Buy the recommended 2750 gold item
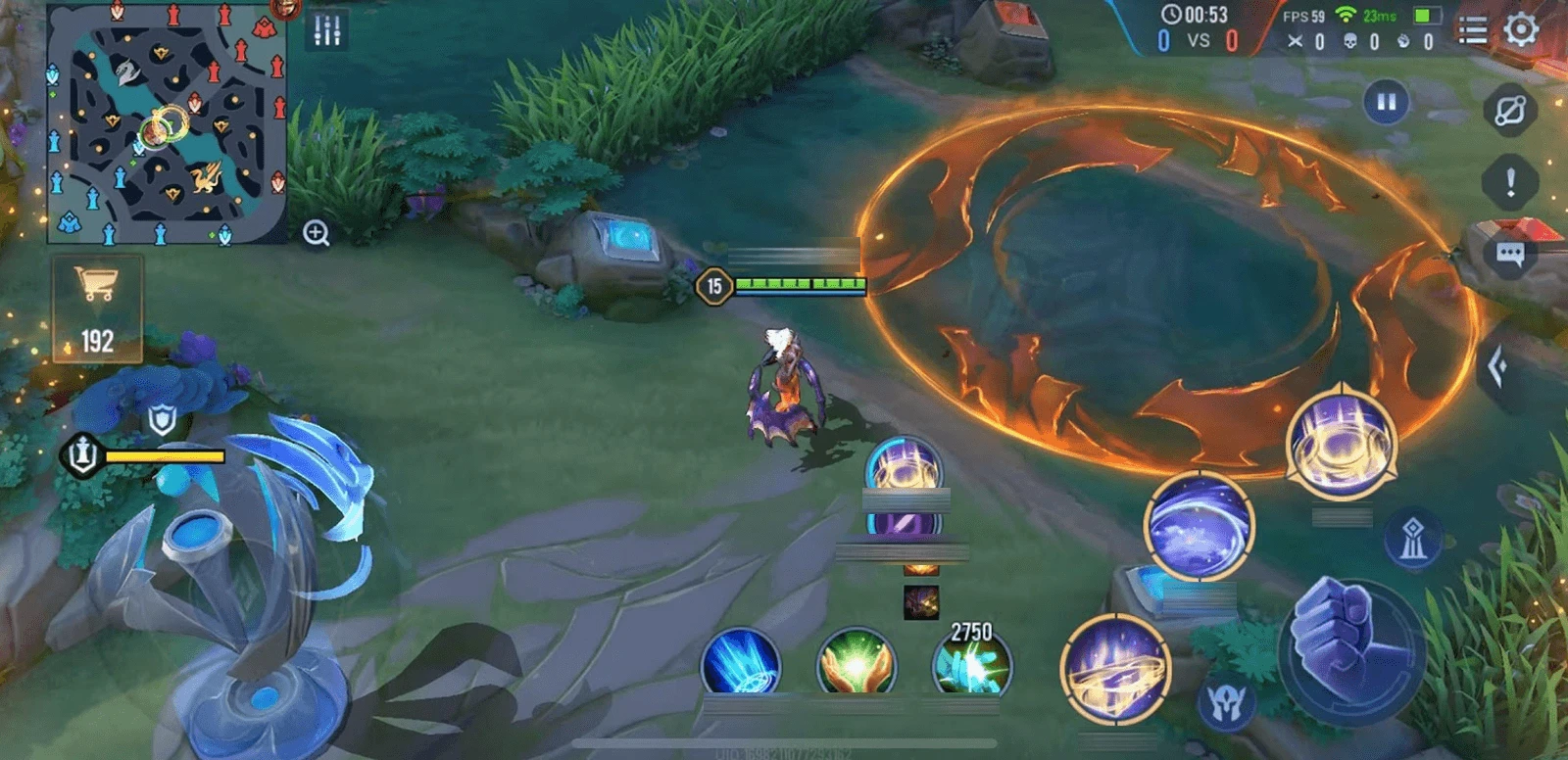The width and height of the screenshot is (1568, 760). [x=971, y=664]
